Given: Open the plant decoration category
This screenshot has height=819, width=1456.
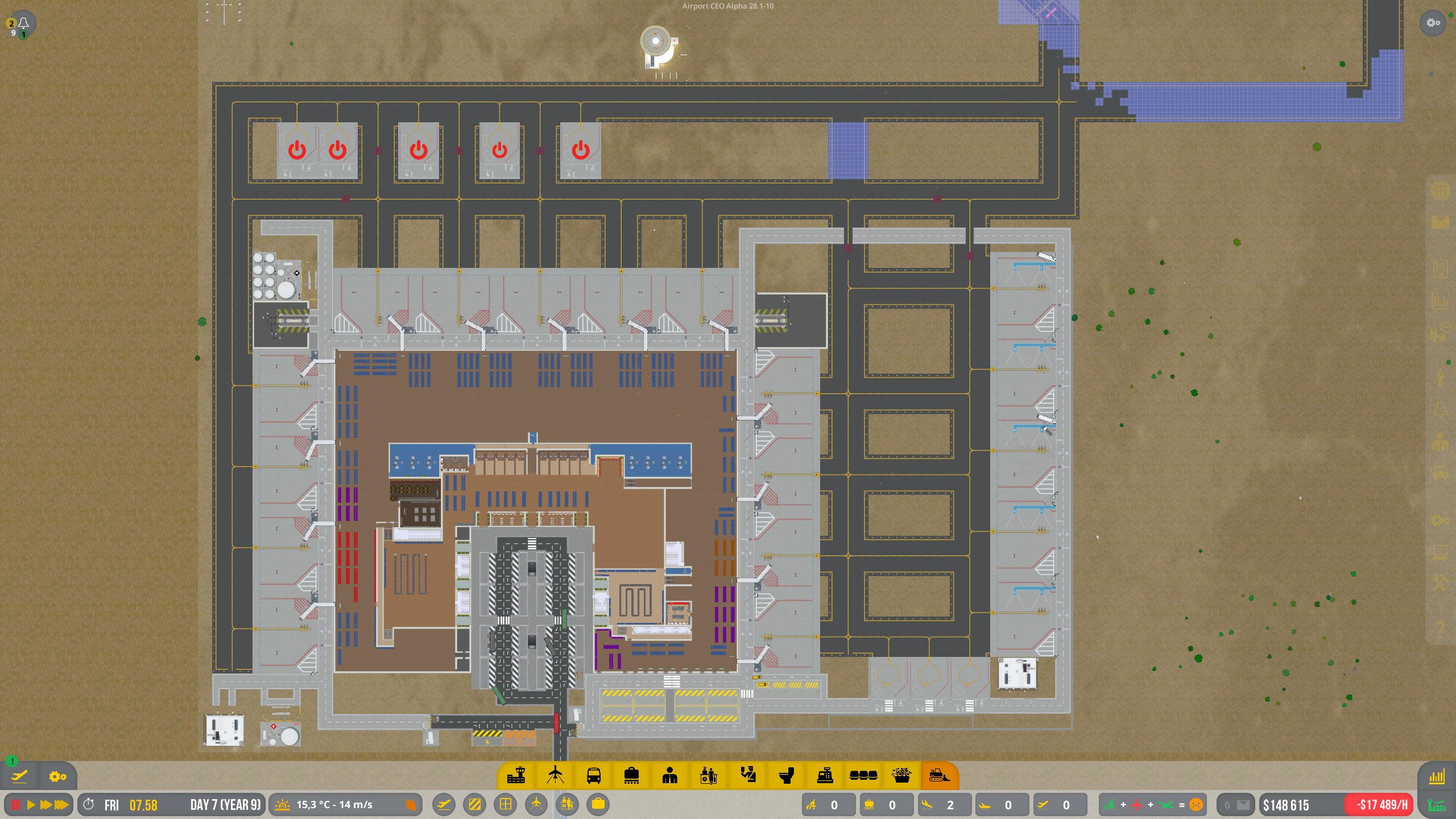Looking at the screenshot, I should 901,776.
